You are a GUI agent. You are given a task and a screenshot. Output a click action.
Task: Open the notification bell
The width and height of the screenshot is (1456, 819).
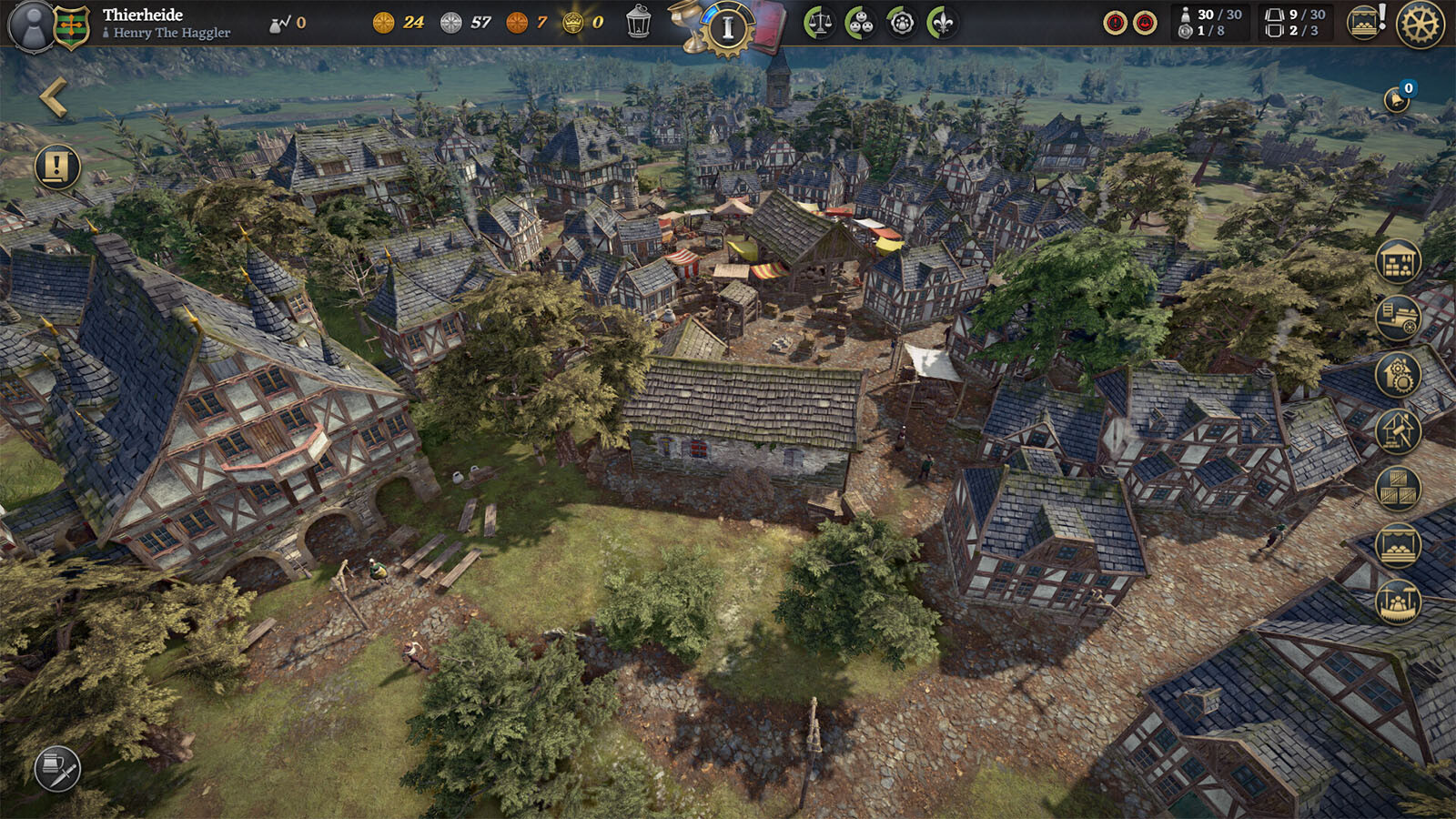point(1397,98)
